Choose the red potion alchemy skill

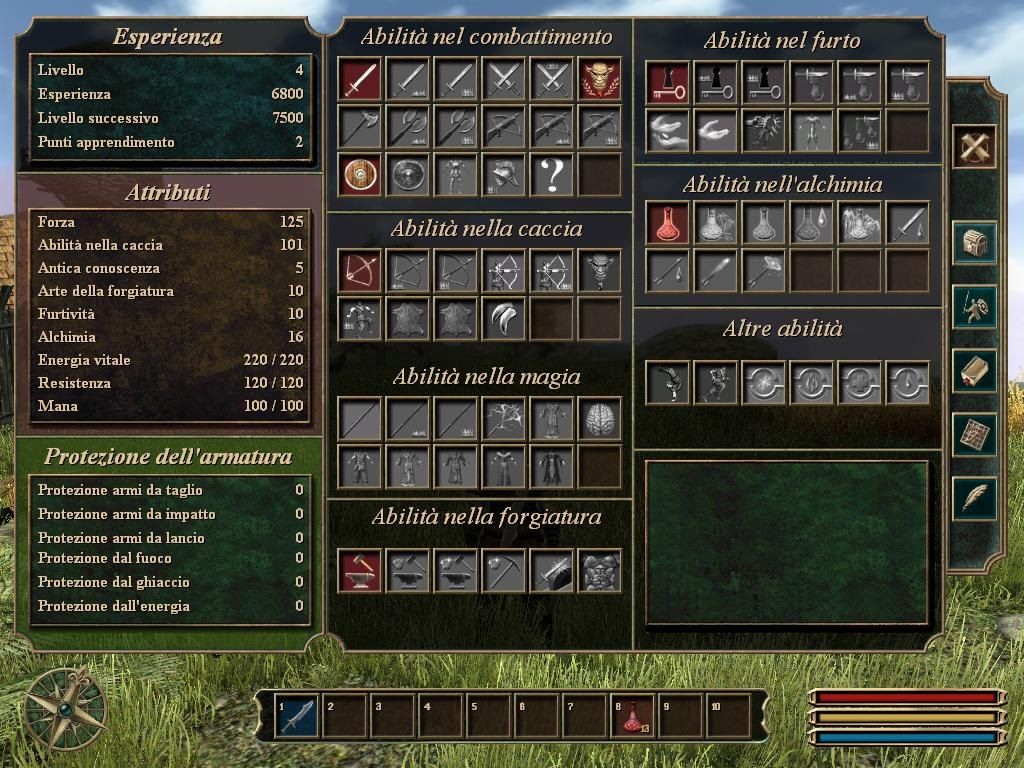click(x=667, y=223)
